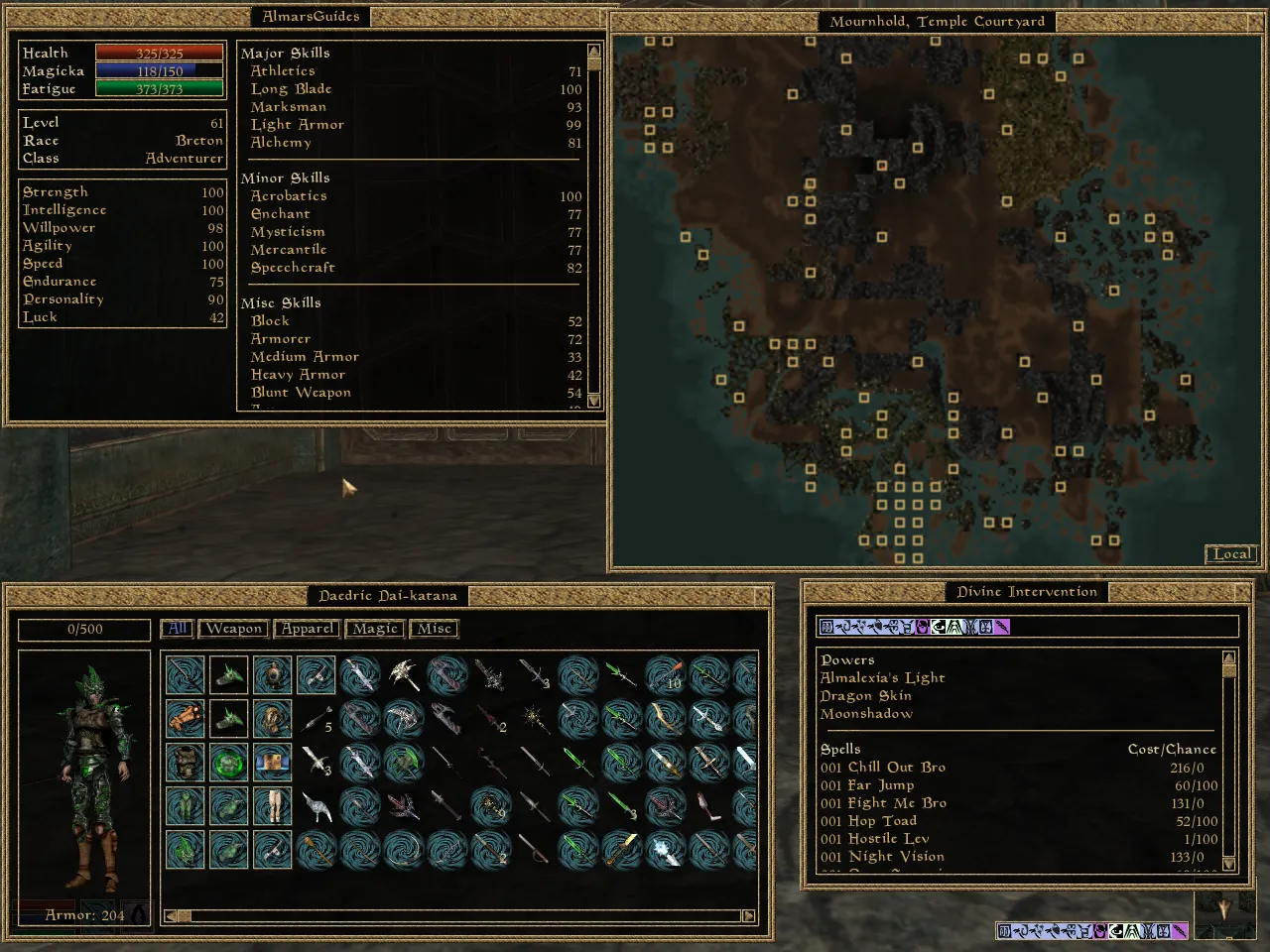1270x952 pixels.
Task: Click the character paper doll portrait
Action: (84, 773)
